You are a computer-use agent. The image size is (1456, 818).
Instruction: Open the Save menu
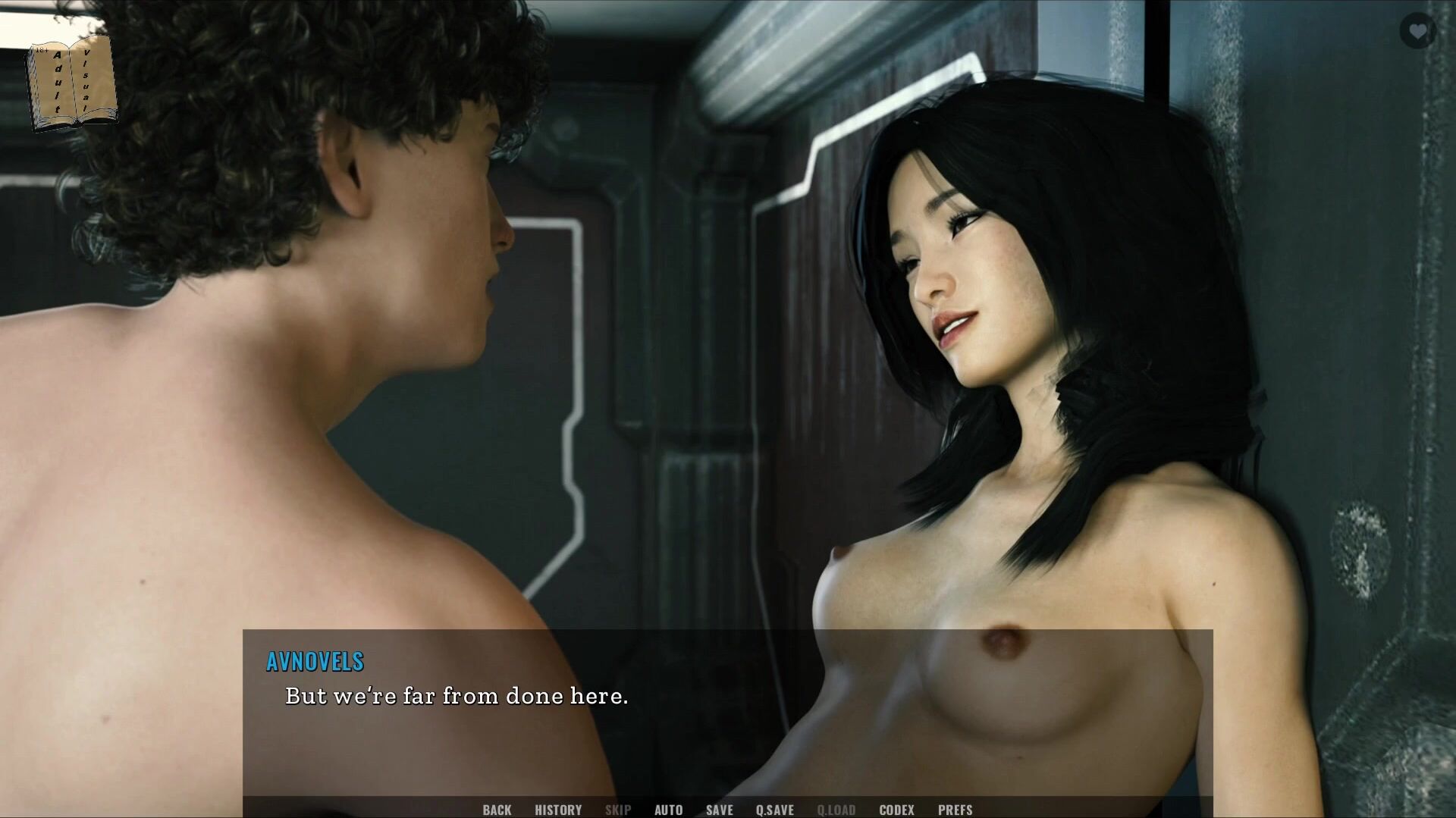point(719,810)
